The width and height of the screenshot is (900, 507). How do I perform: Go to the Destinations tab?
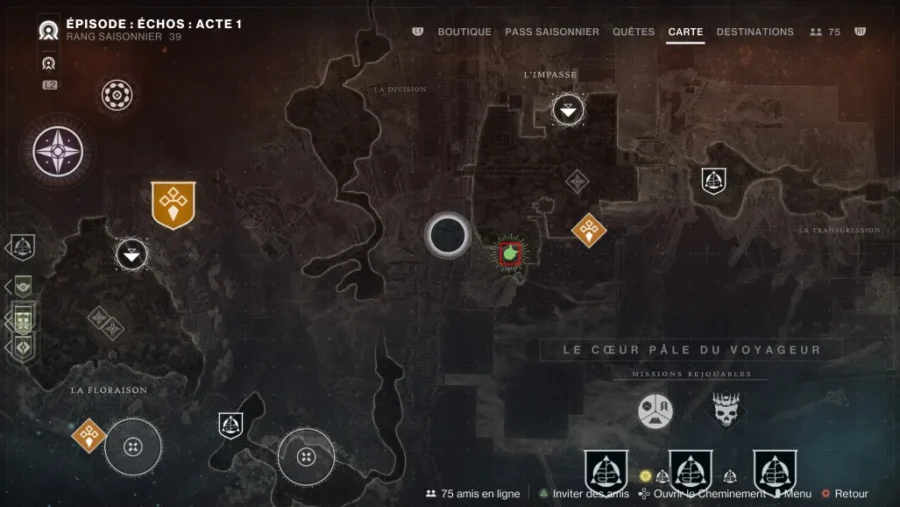[755, 32]
